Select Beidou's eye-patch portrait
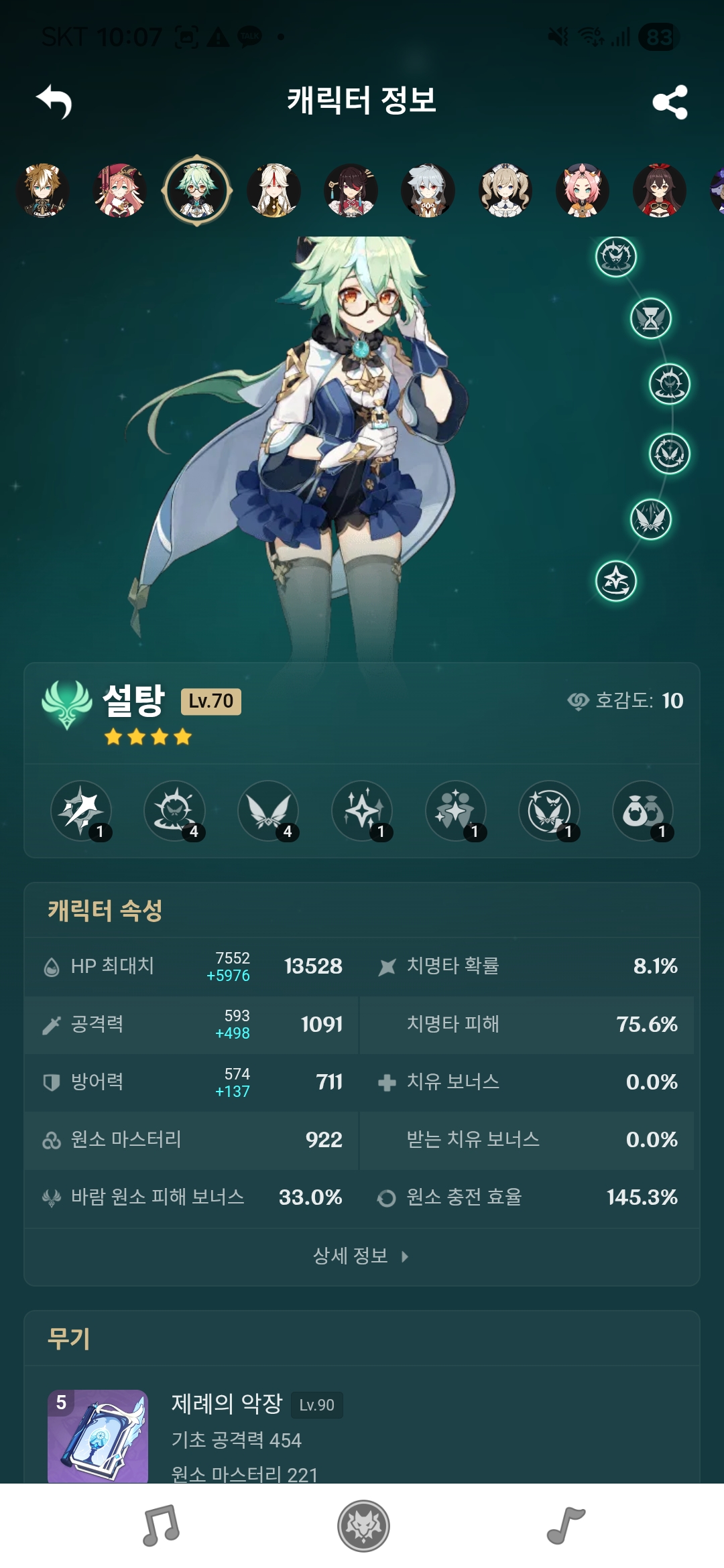 (x=351, y=191)
